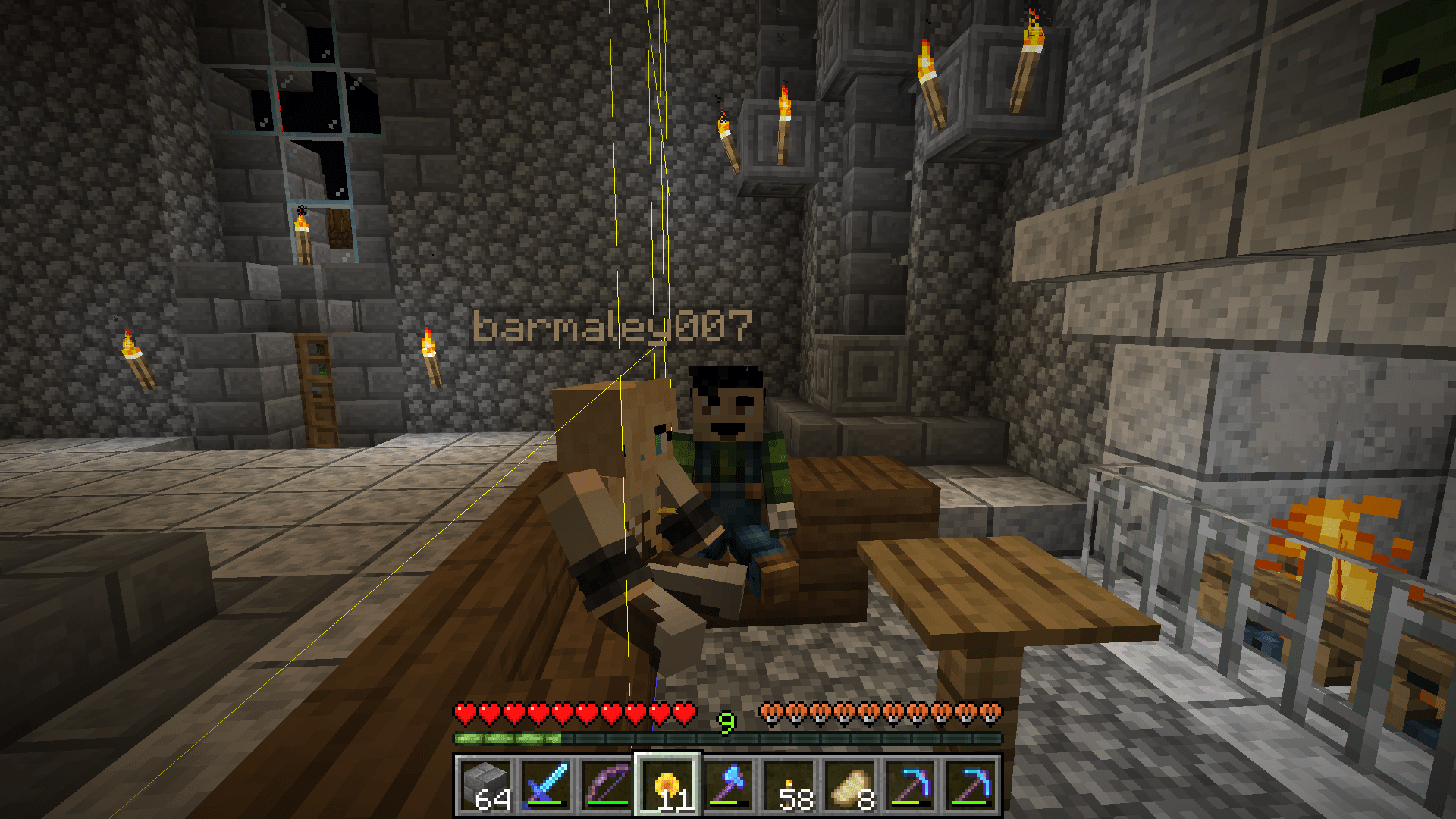The height and width of the screenshot is (819, 1456).
Task: Pick the yellow dandelion hotbar slot
Action: pyautogui.click(x=667, y=785)
